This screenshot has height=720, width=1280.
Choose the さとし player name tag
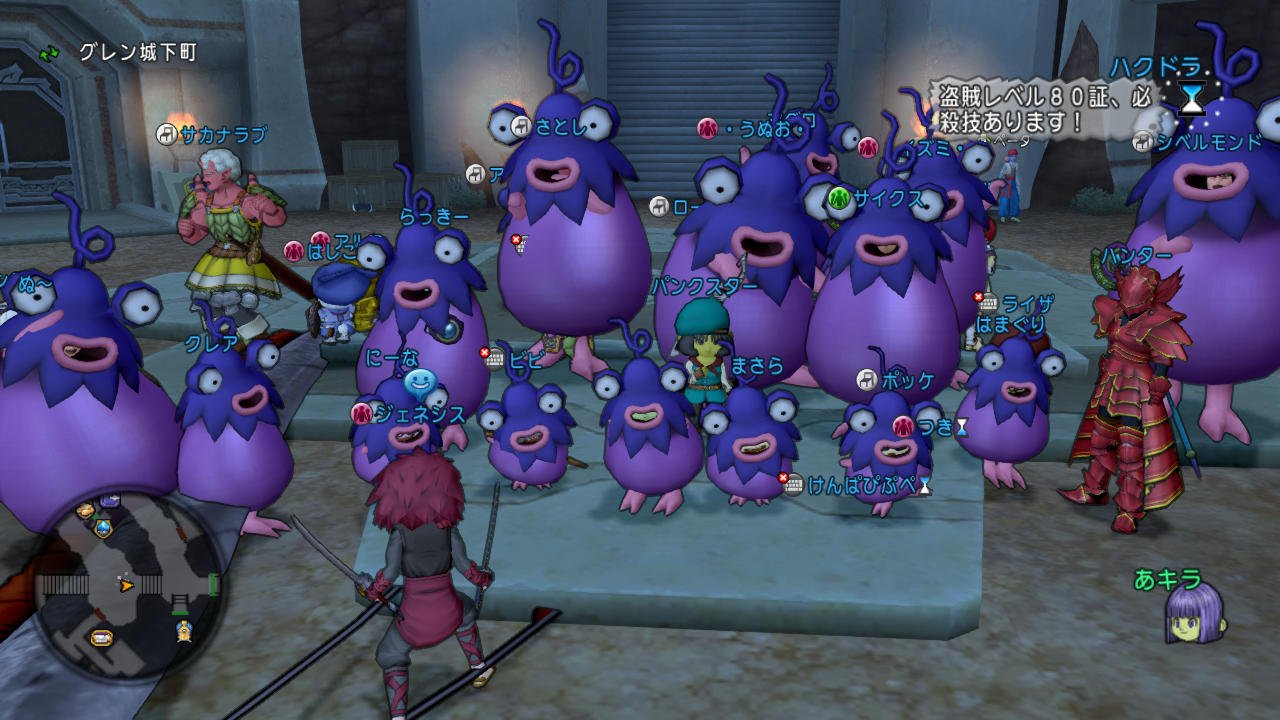[x=556, y=126]
